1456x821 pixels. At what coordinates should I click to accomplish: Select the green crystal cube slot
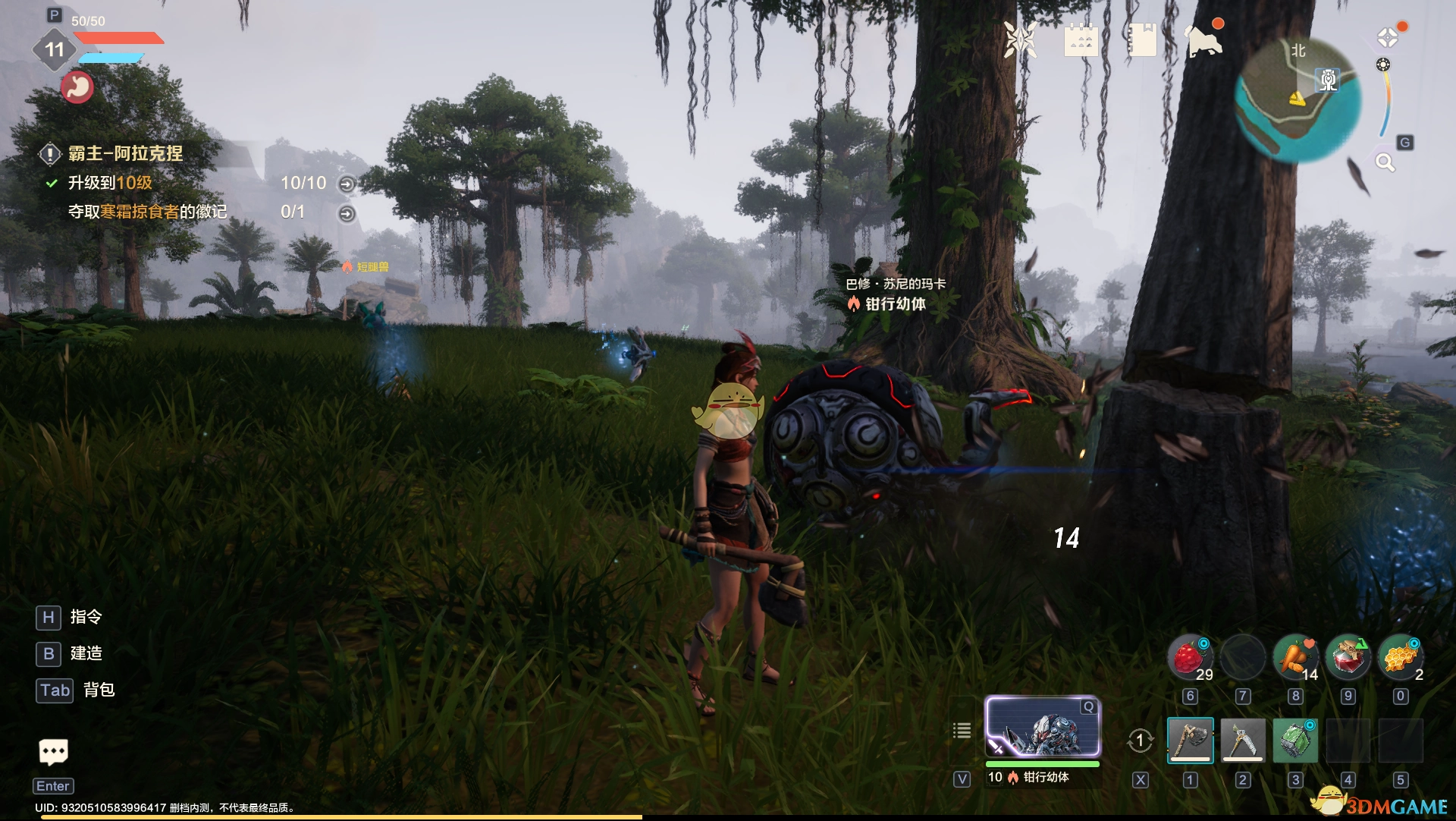tap(1294, 740)
